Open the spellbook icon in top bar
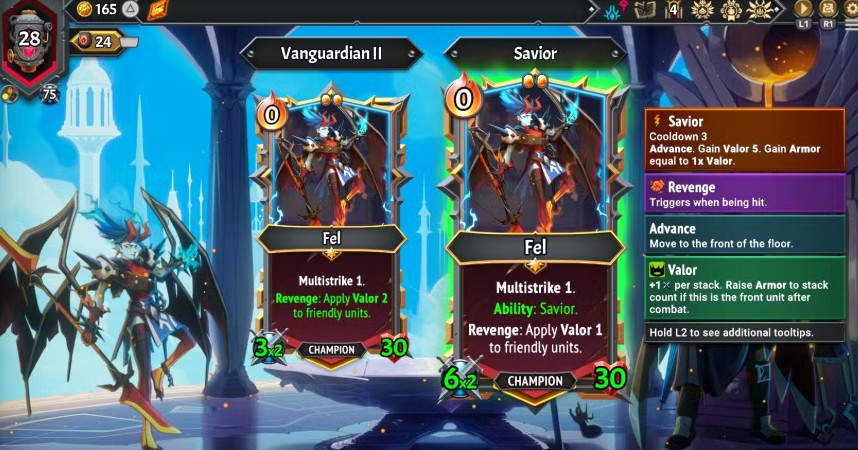 tap(645, 10)
